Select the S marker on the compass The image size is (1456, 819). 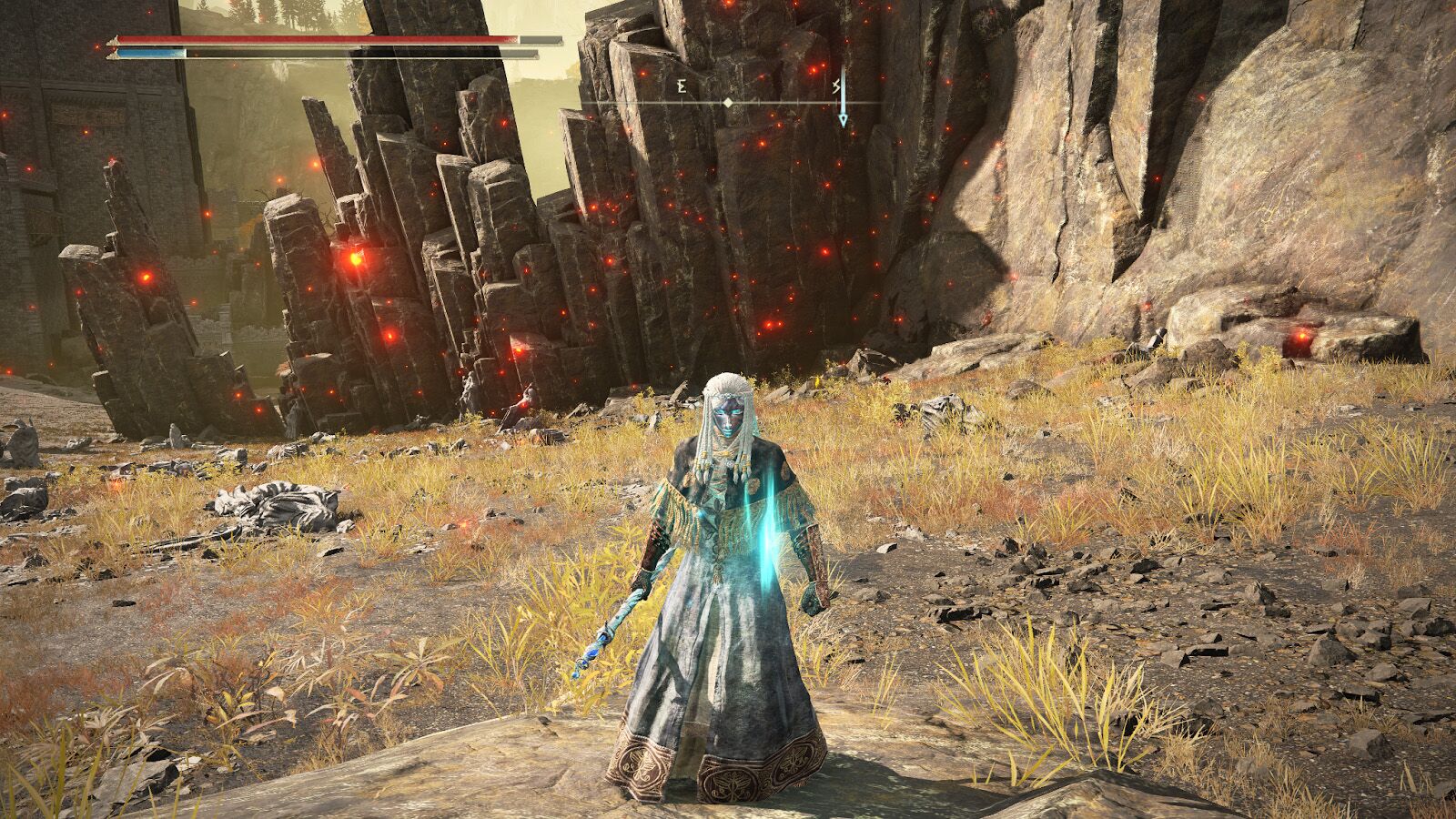(834, 88)
